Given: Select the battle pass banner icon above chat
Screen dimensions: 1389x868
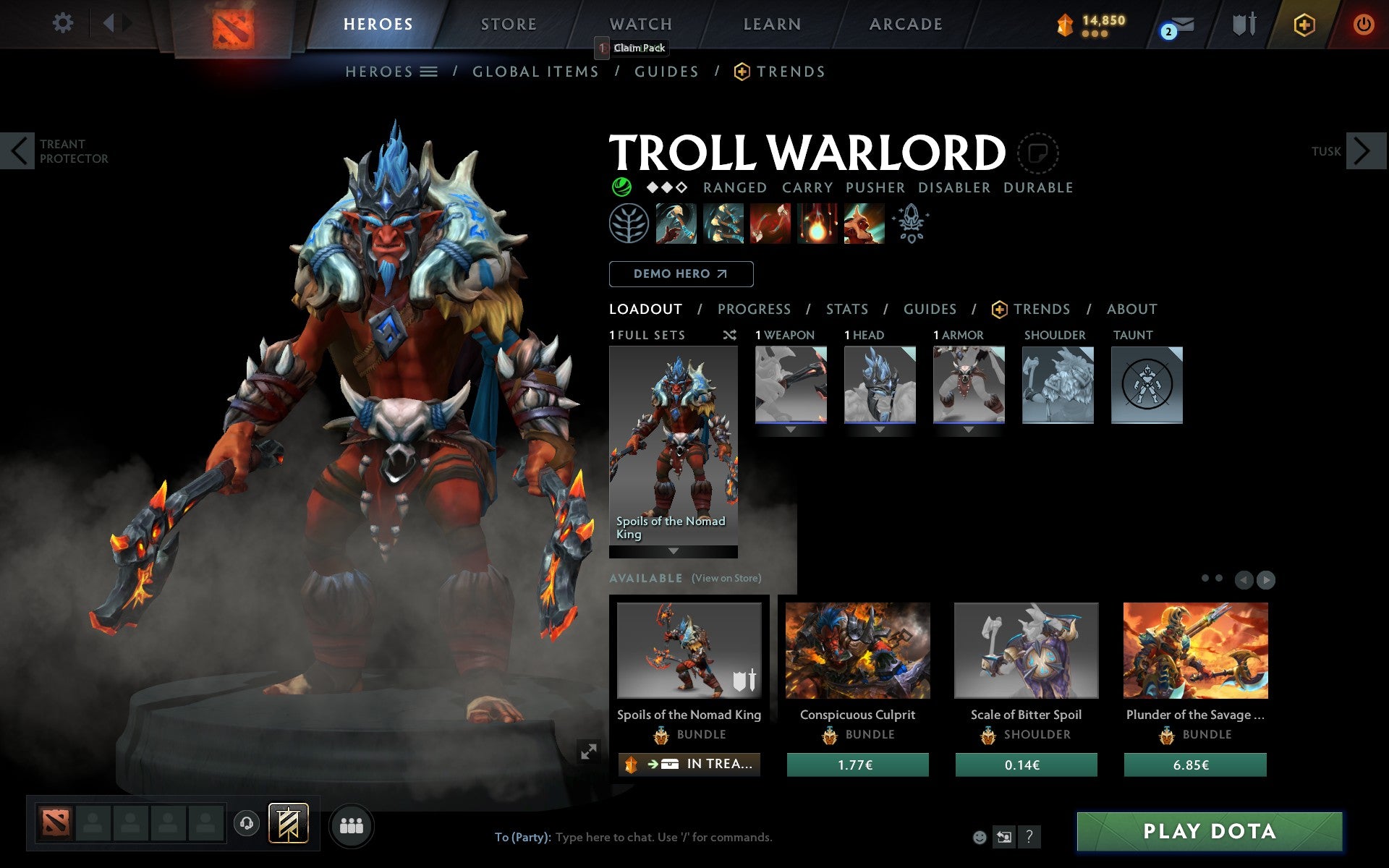Looking at the screenshot, I should pos(288,823).
